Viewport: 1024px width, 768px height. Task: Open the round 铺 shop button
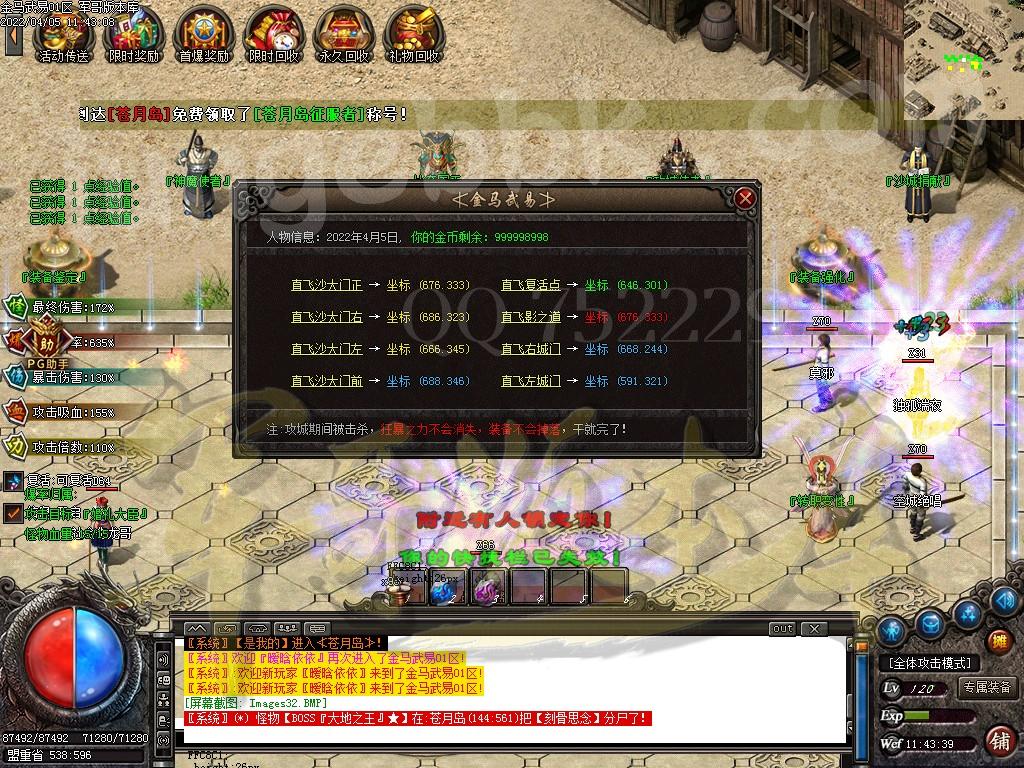click(999, 741)
